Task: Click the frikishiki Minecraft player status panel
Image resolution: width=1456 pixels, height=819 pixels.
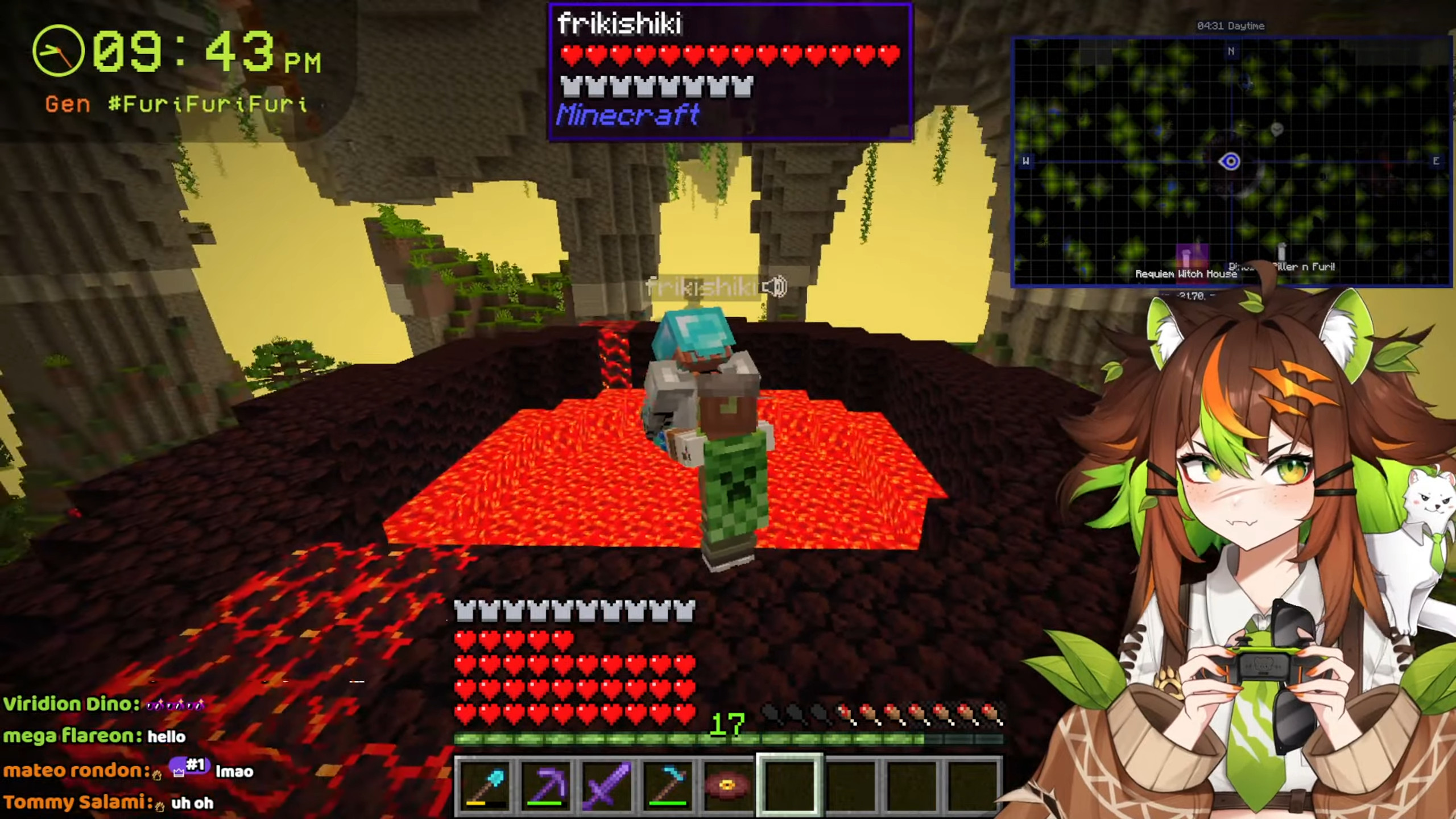Action: [x=730, y=72]
